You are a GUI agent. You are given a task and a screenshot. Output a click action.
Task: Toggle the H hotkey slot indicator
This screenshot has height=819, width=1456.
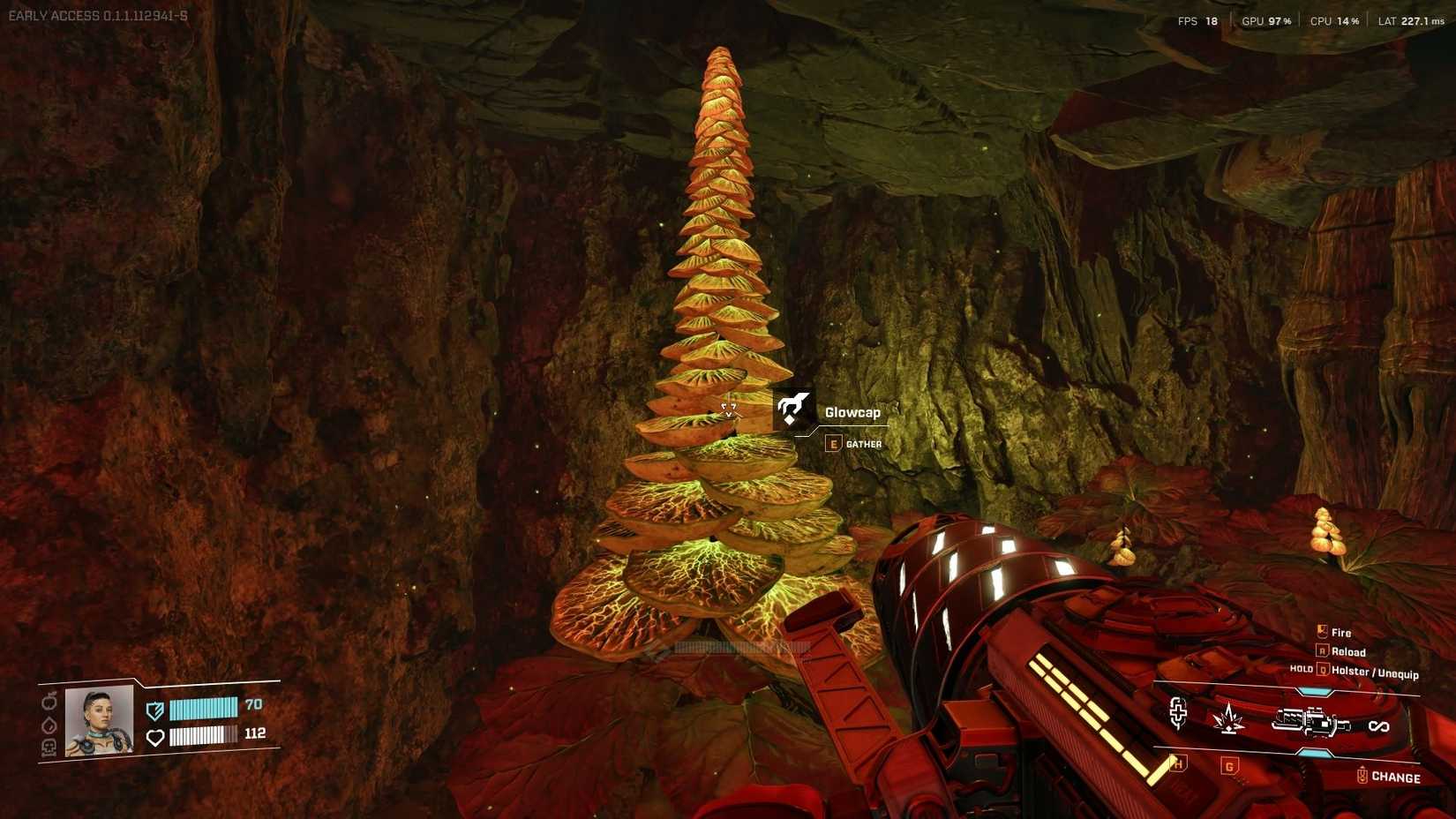click(1178, 764)
